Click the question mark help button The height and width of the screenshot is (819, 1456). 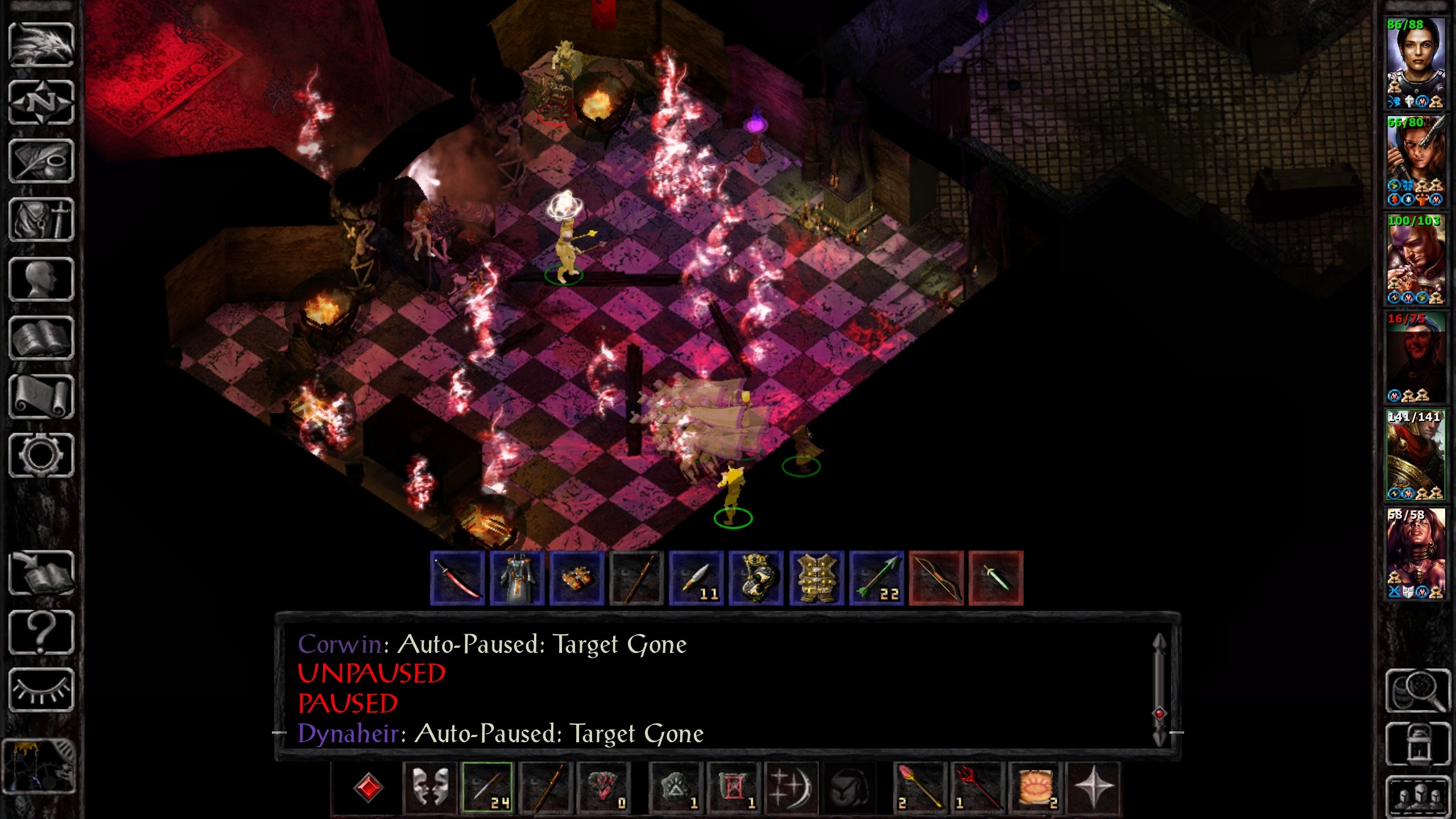tap(41, 631)
